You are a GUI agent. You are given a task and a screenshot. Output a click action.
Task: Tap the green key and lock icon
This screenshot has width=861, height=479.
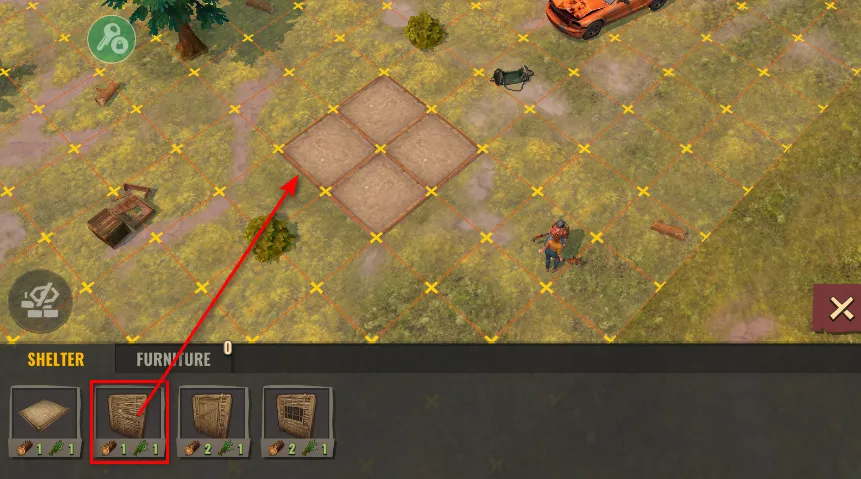coord(112,40)
